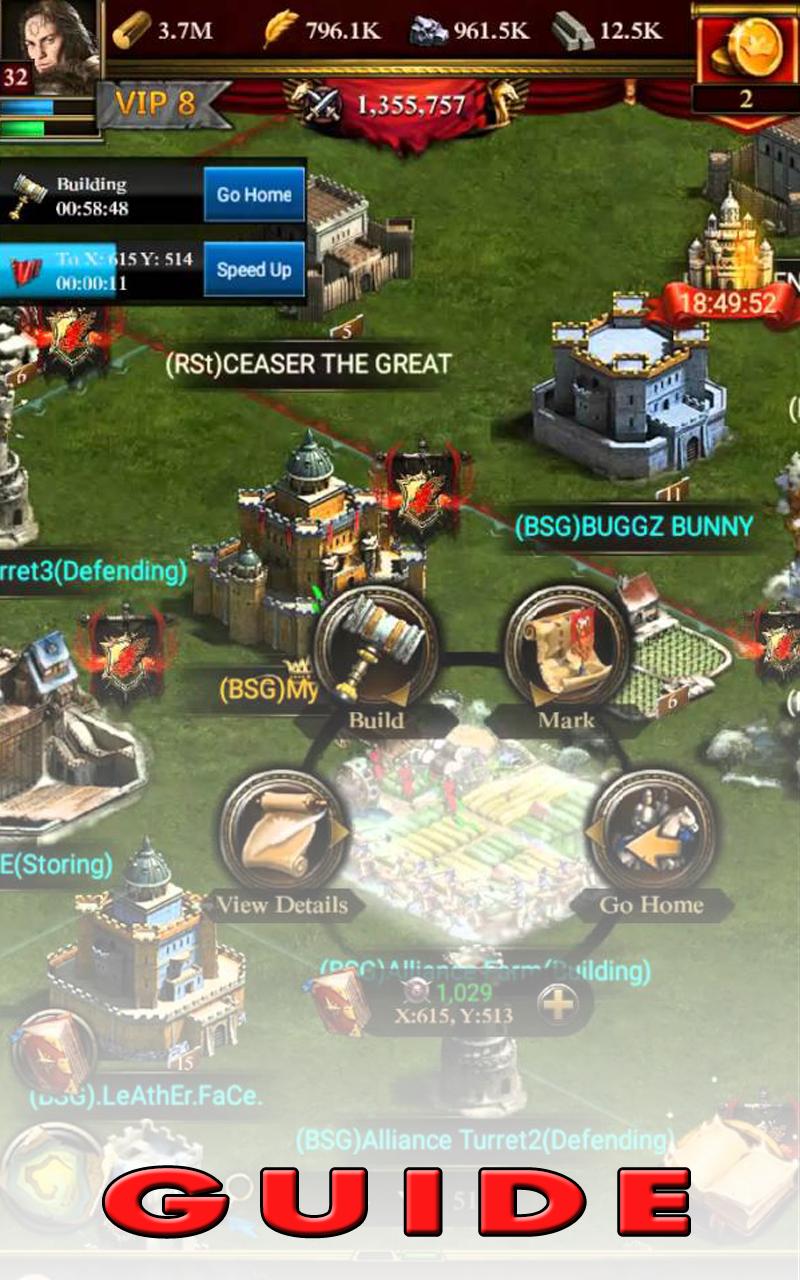800x1280 pixels.
Task: Tap the Go Home button beside Building timer
Action: [254, 195]
